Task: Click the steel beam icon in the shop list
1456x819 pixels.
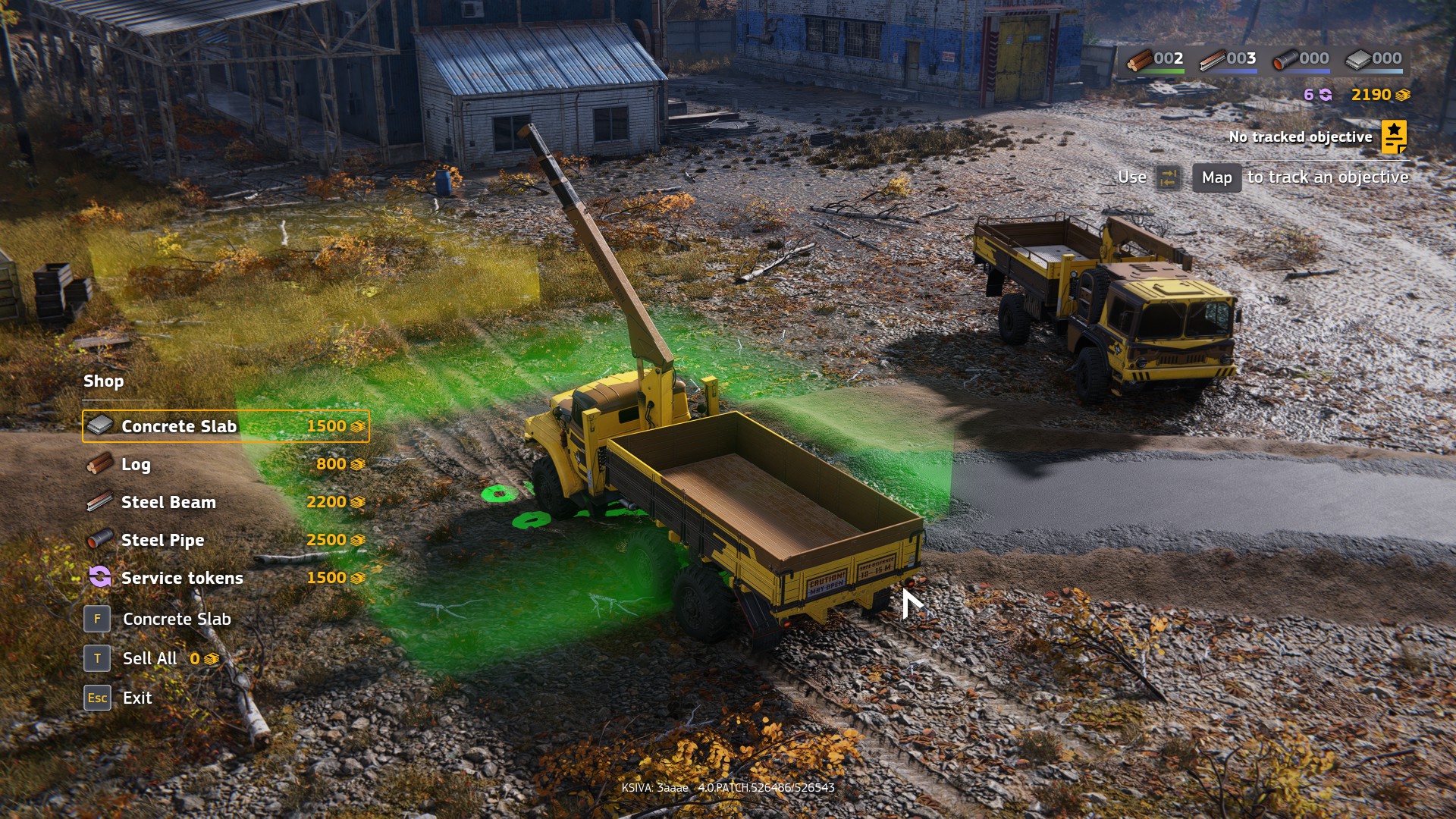Action: click(97, 502)
